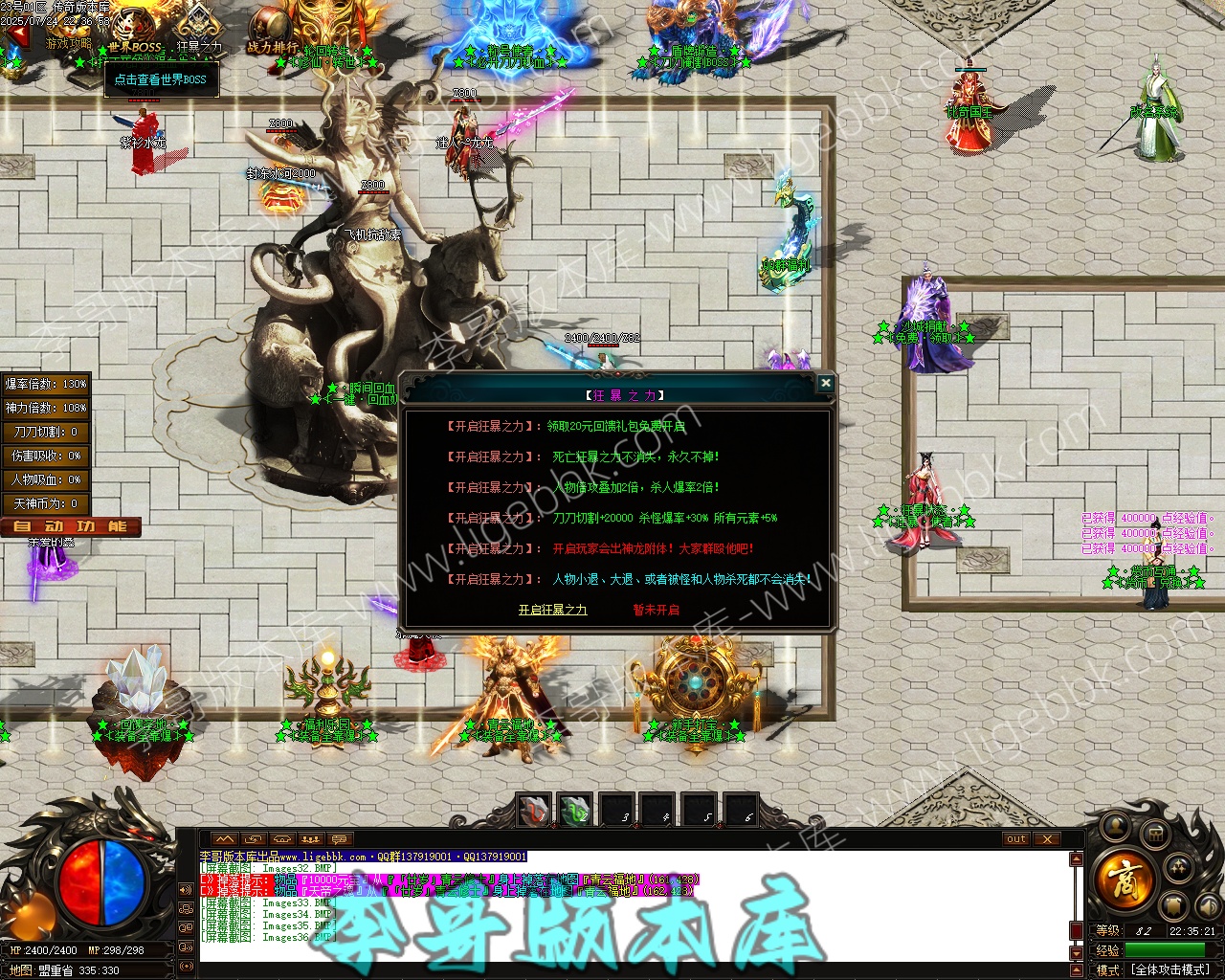Click 开启狂暴之力 in the dialog
Viewport: 1225px width, 980px height.
(x=552, y=610)
